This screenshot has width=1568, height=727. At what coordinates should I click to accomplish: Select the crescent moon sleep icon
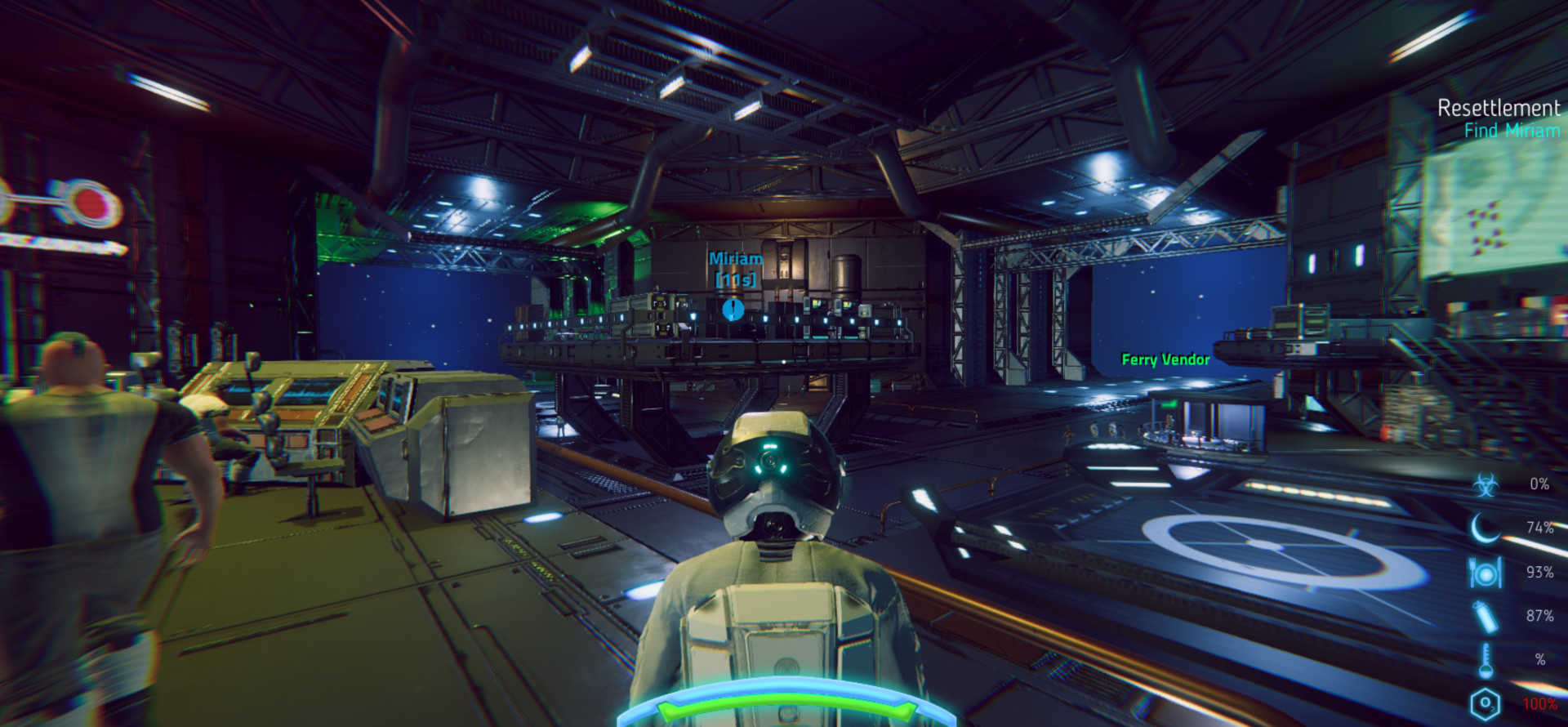pos(1486,528)
